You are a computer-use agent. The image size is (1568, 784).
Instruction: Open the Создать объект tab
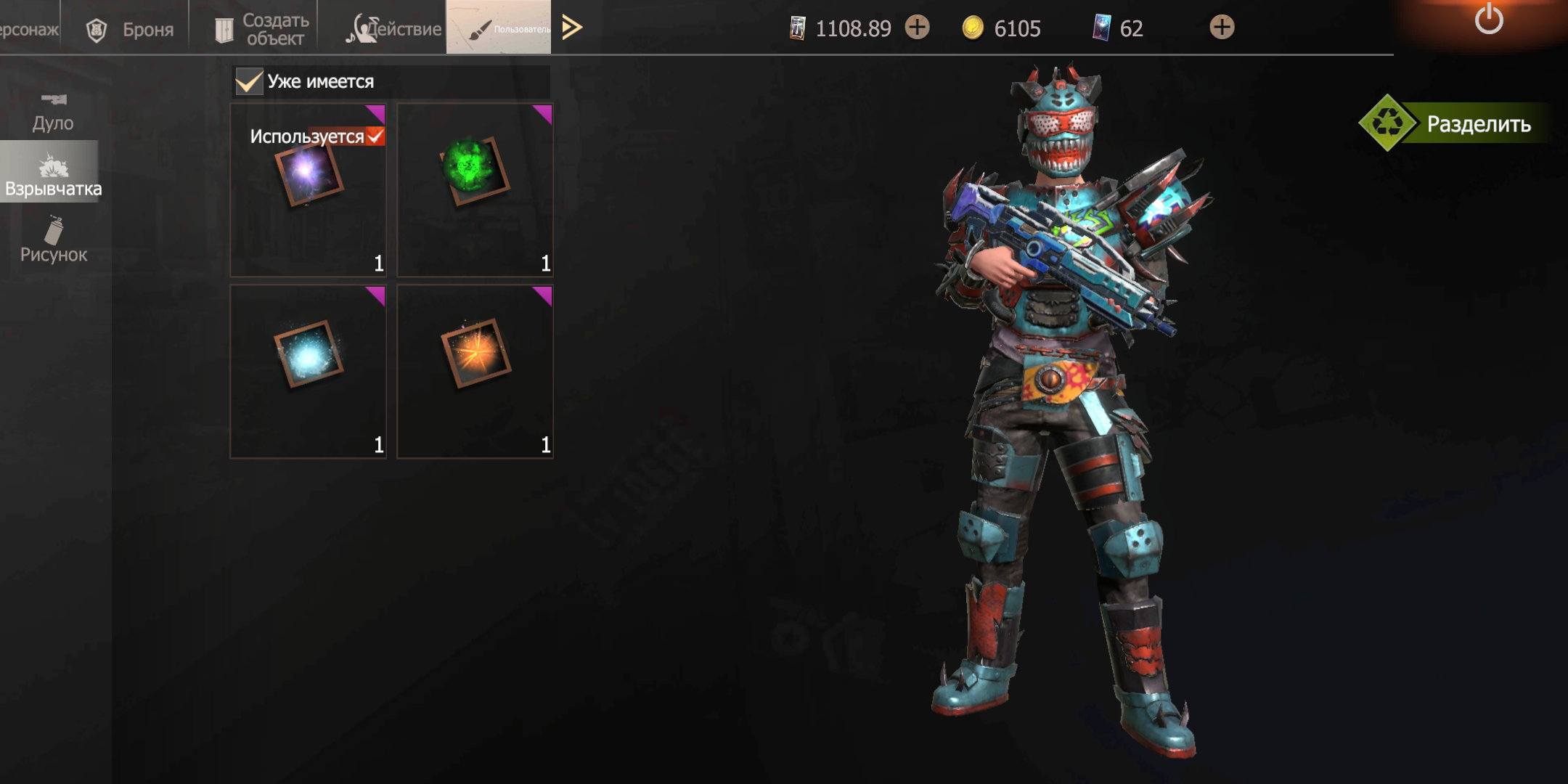(x=263, y=29)
